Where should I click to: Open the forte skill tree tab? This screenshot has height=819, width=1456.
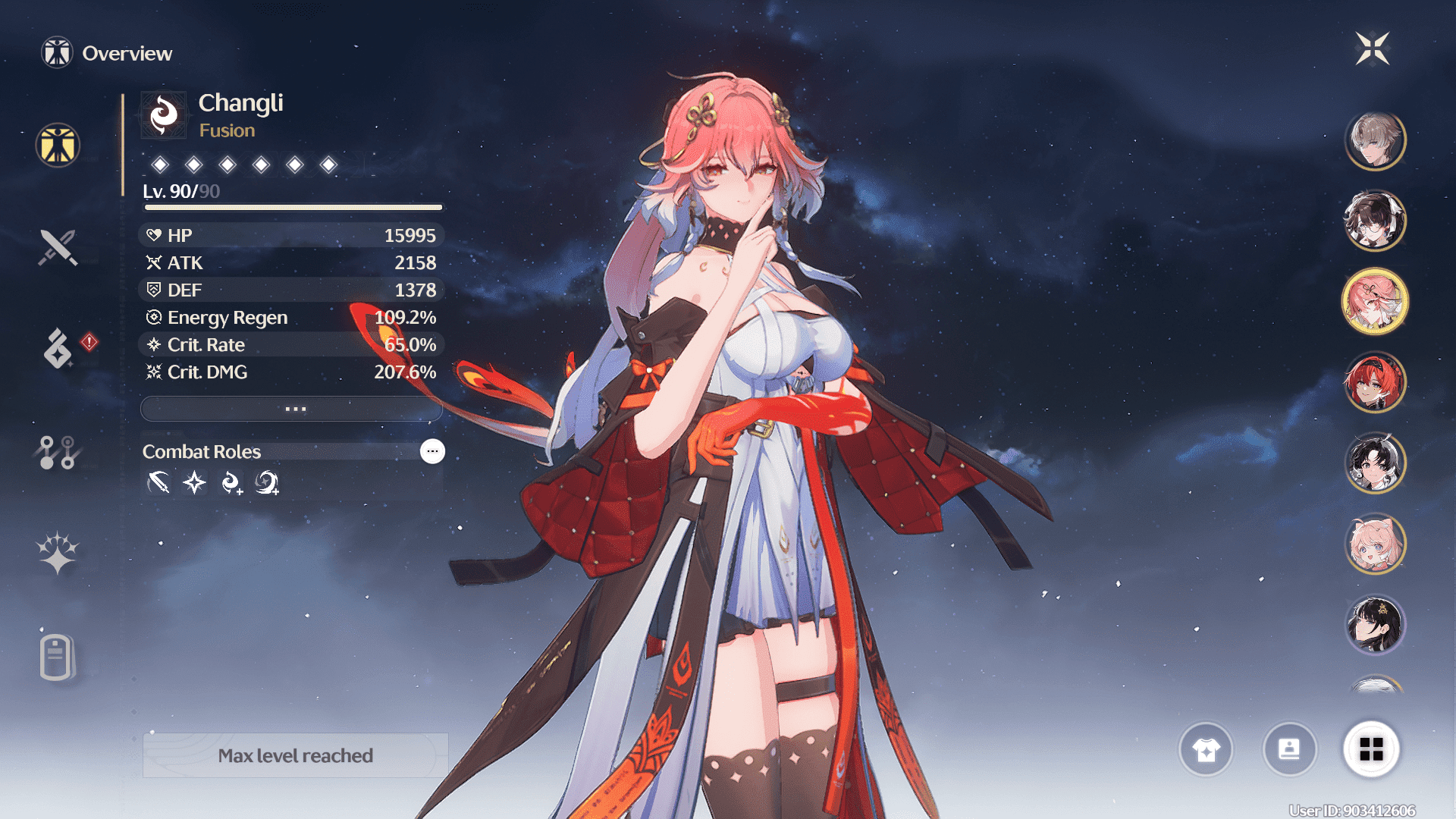point(57,452)
